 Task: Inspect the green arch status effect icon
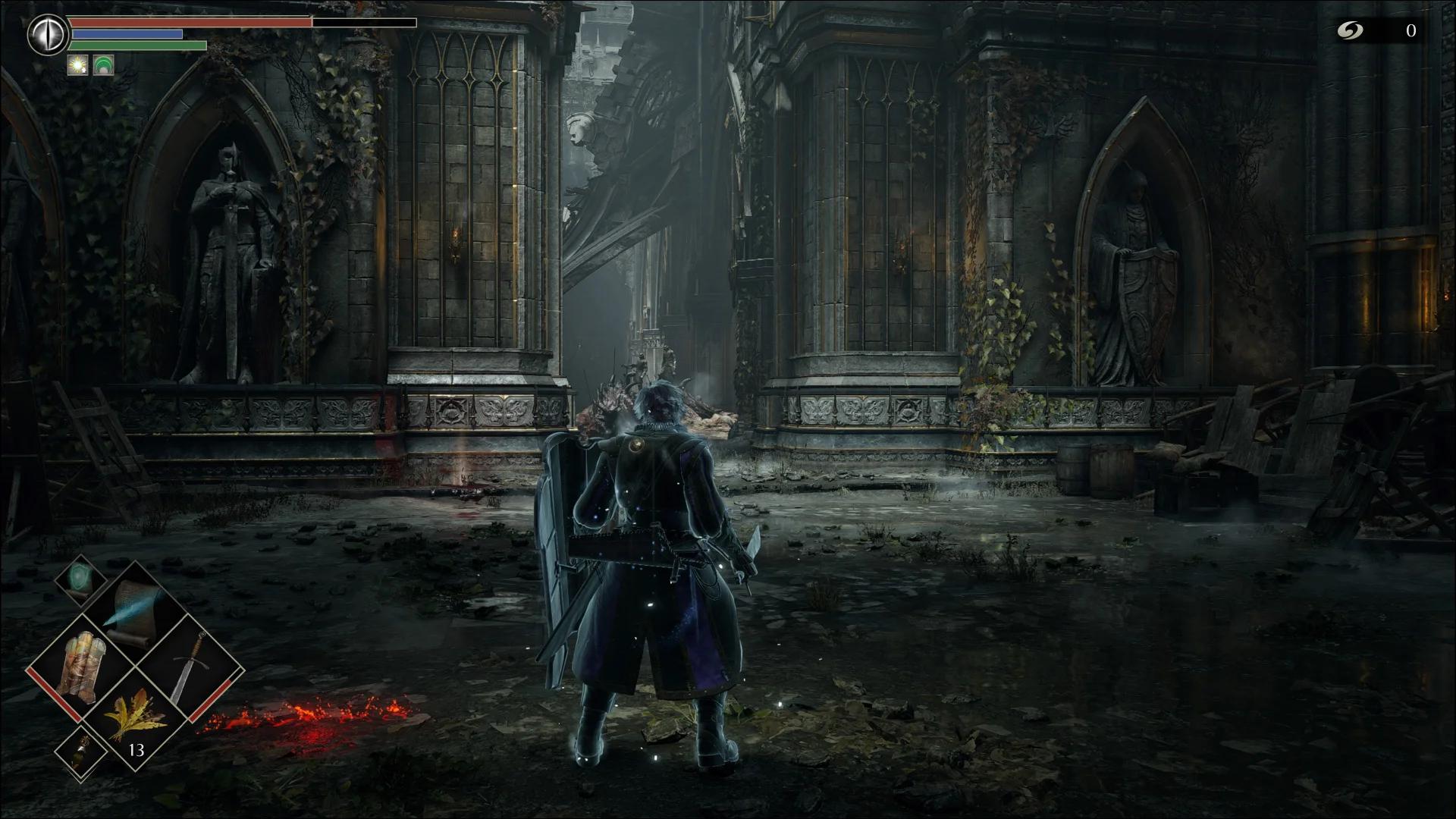point(103,66)
